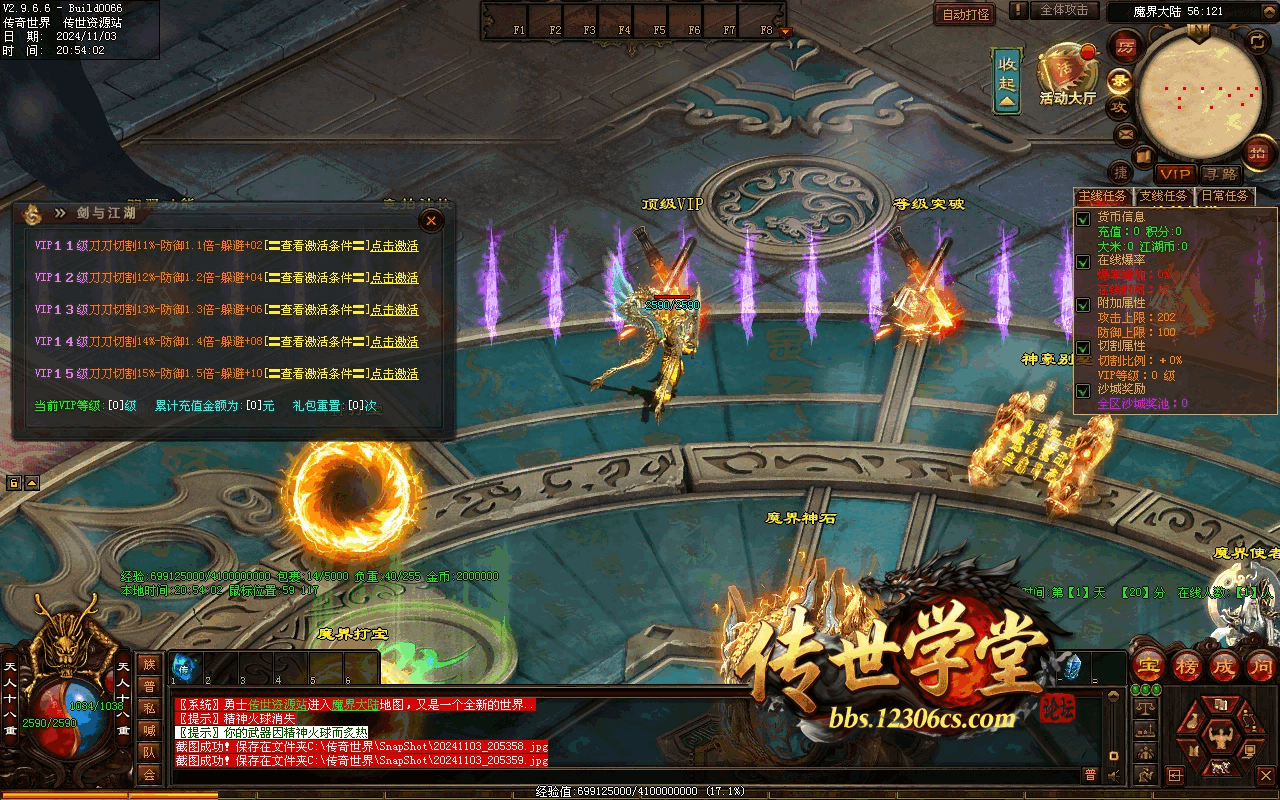
Task: Toggle the 货币信息 checkbox
Action: (1082, 219)
